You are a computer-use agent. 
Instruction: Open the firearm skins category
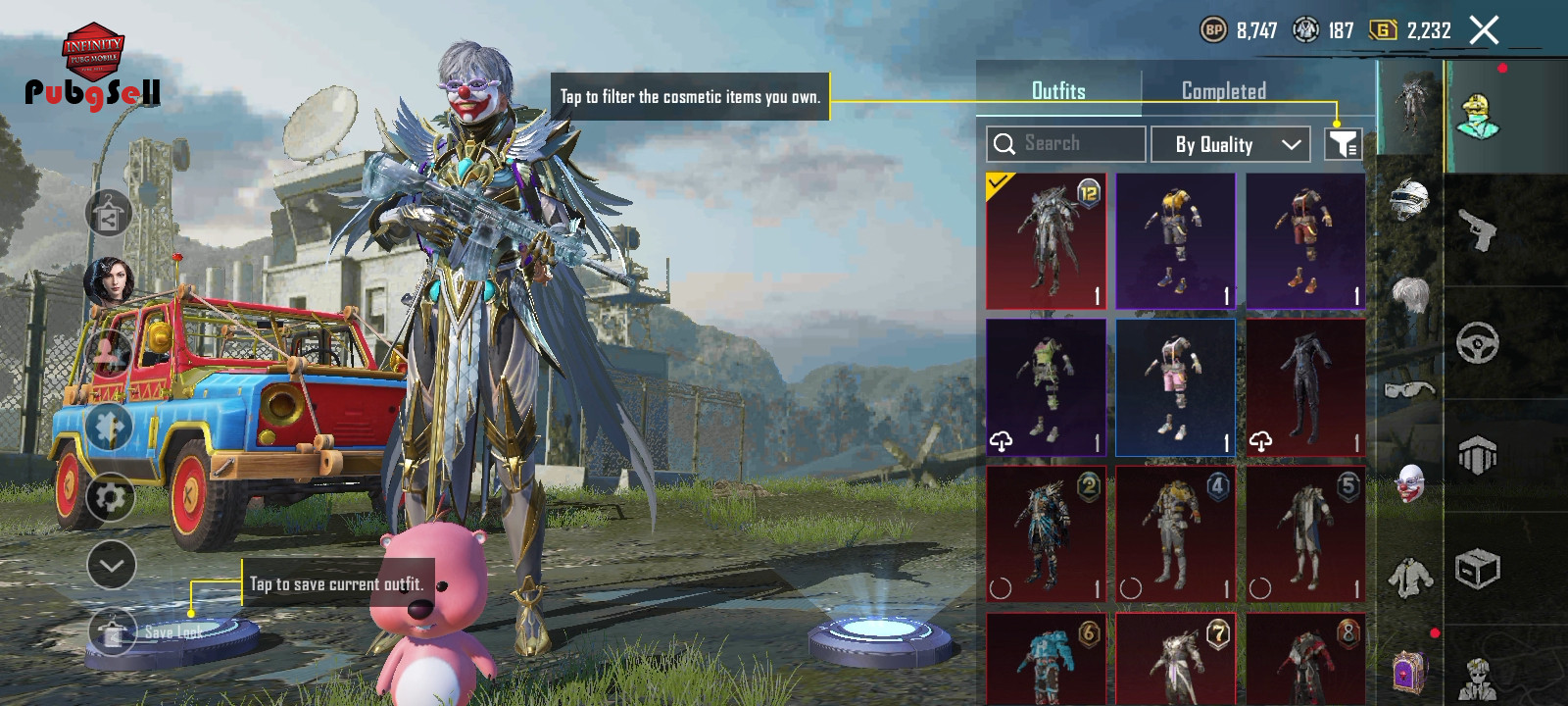[x=1478, y=230]
